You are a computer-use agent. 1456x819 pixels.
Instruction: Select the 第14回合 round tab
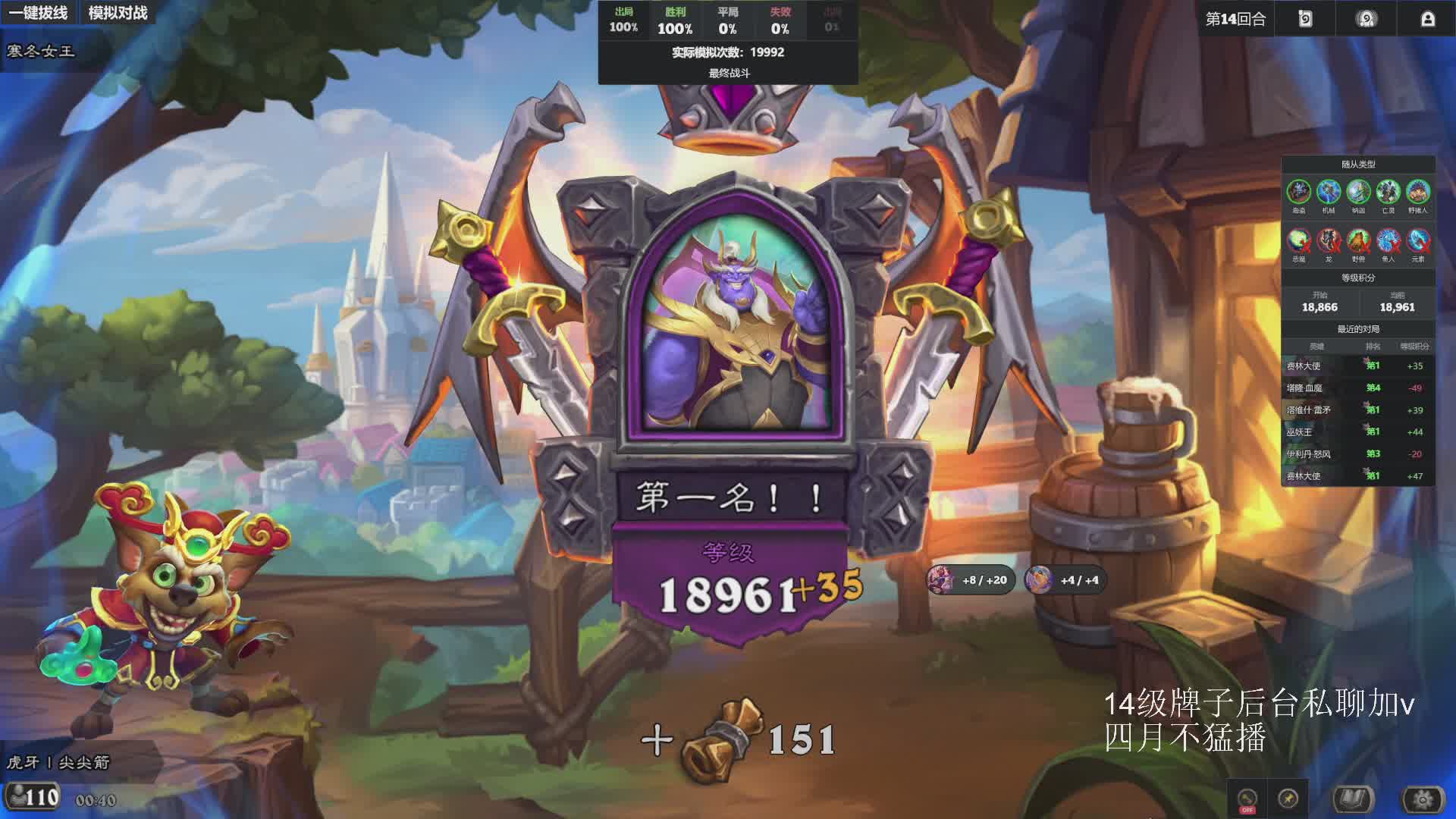[1236, 19]
